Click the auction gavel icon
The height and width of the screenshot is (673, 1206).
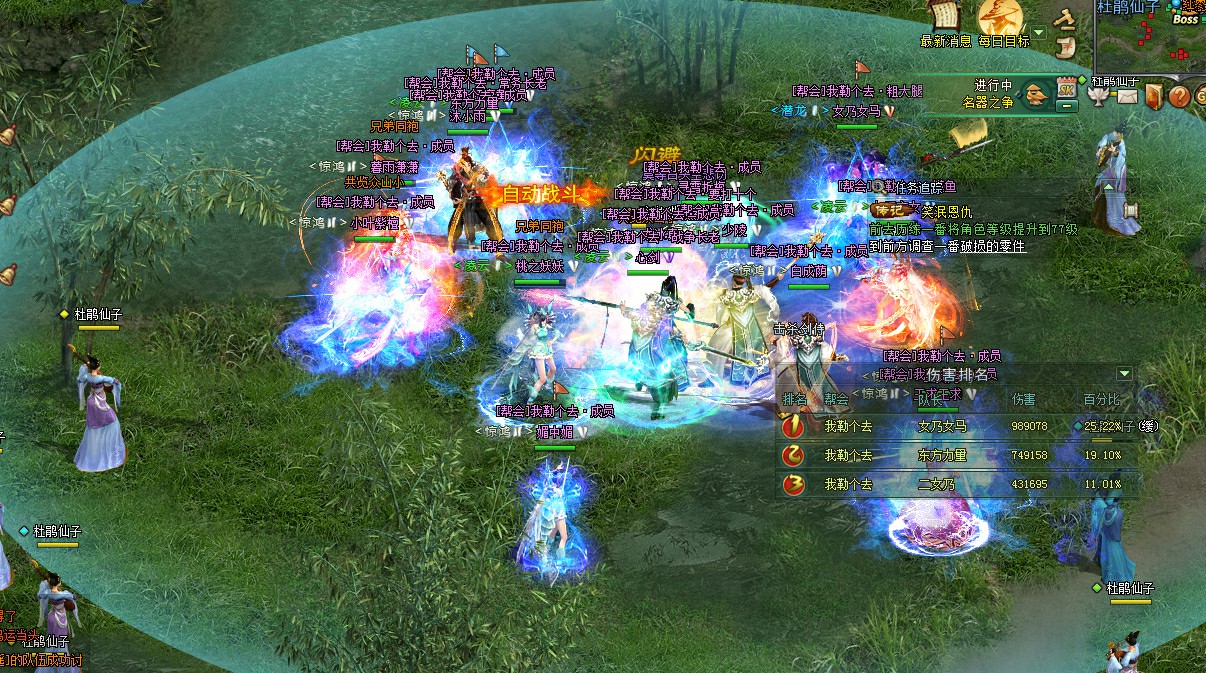coord(1066,18)
